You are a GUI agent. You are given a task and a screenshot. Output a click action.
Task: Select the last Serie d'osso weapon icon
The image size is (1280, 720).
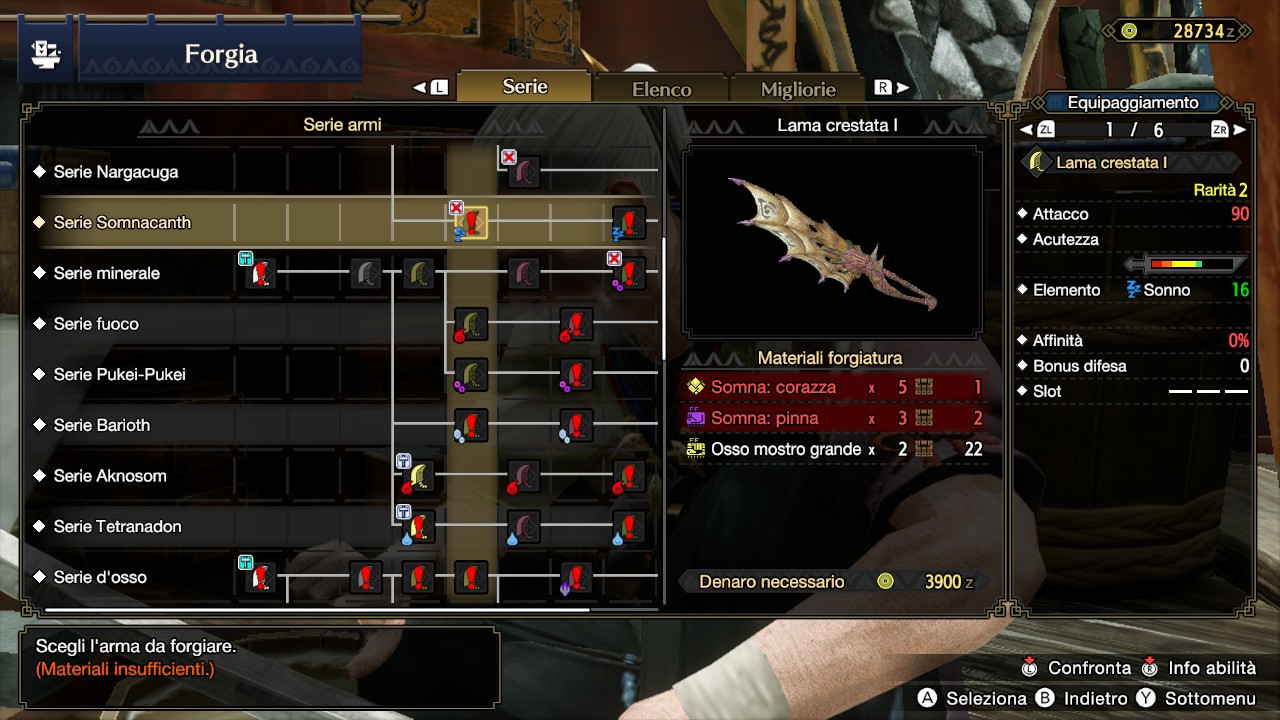tap(575, 578)
